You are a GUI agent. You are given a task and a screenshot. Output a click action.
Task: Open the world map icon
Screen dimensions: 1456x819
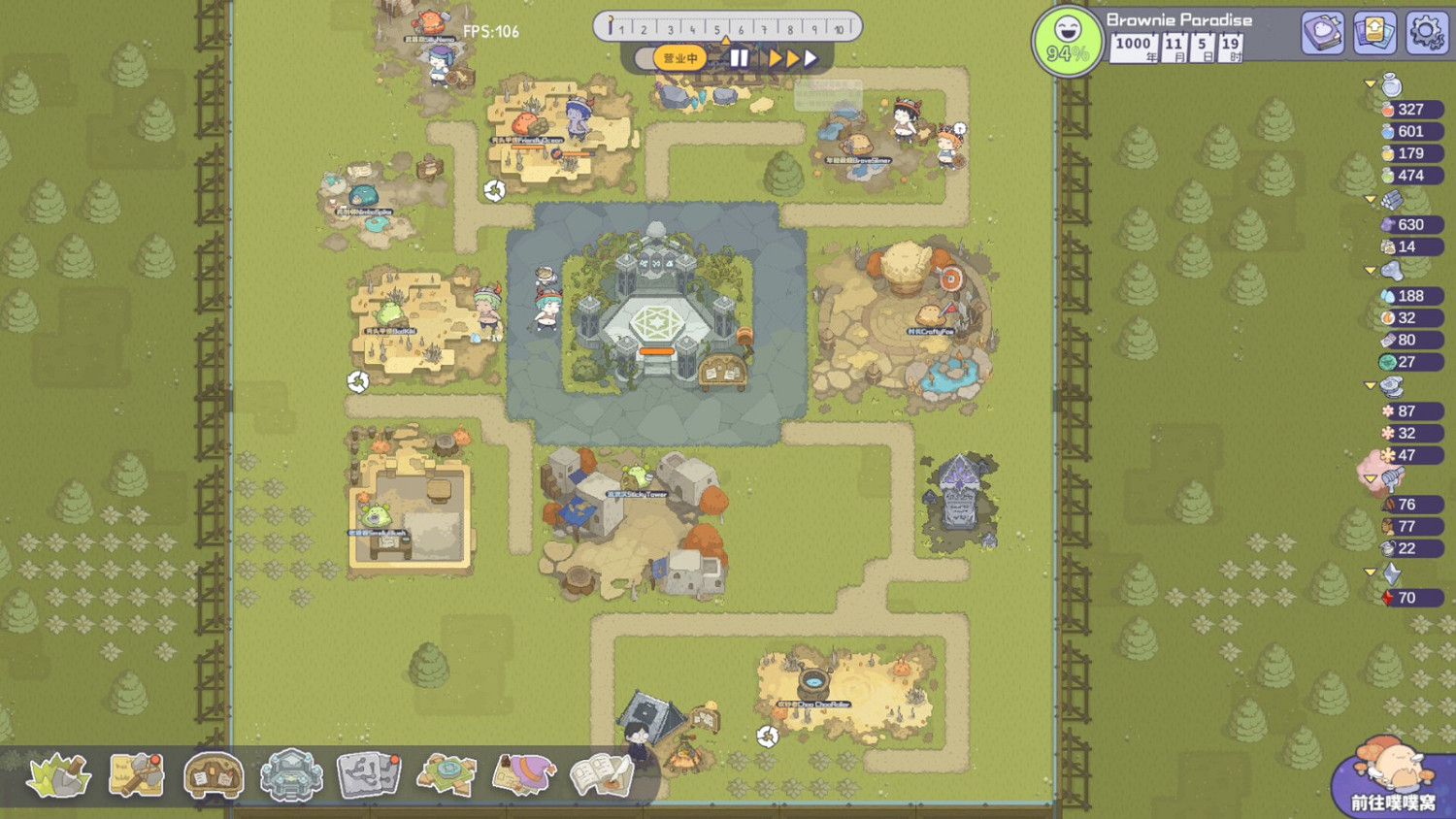click(447, 774)
